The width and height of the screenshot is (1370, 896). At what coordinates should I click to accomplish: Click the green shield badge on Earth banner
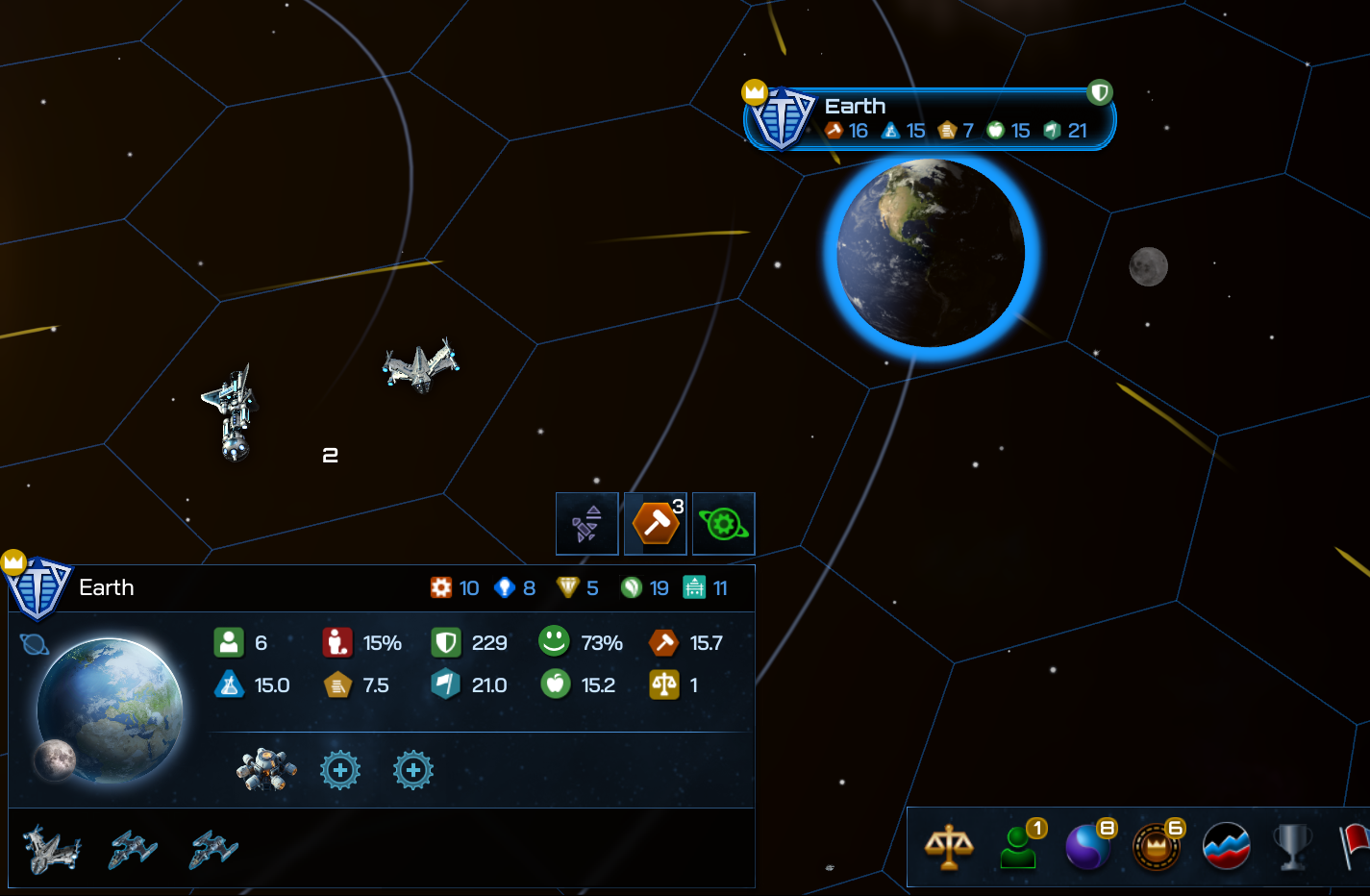(1100, 92)
